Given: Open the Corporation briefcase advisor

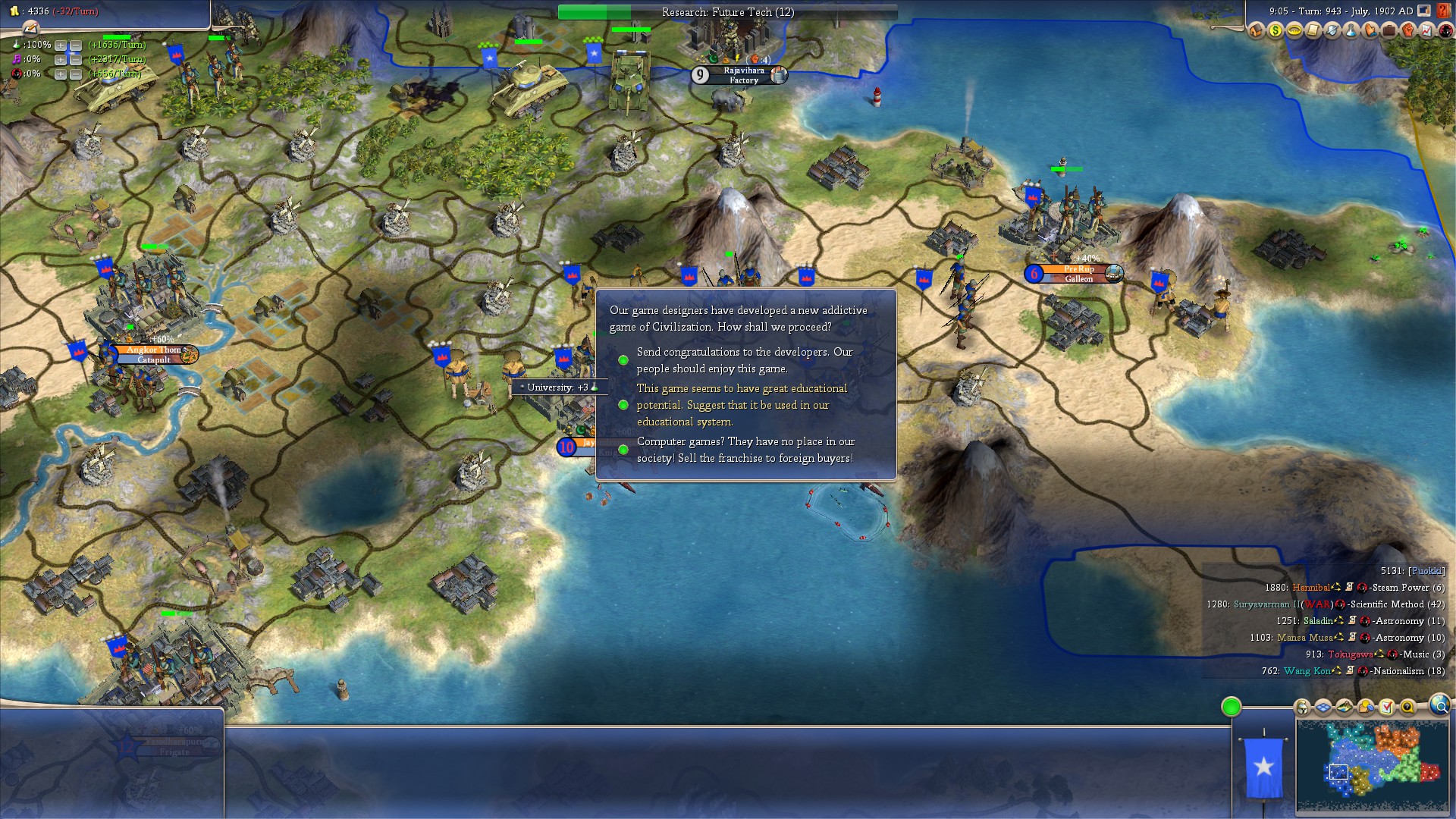Looking at the screenshot, I should coord(1389,30).
